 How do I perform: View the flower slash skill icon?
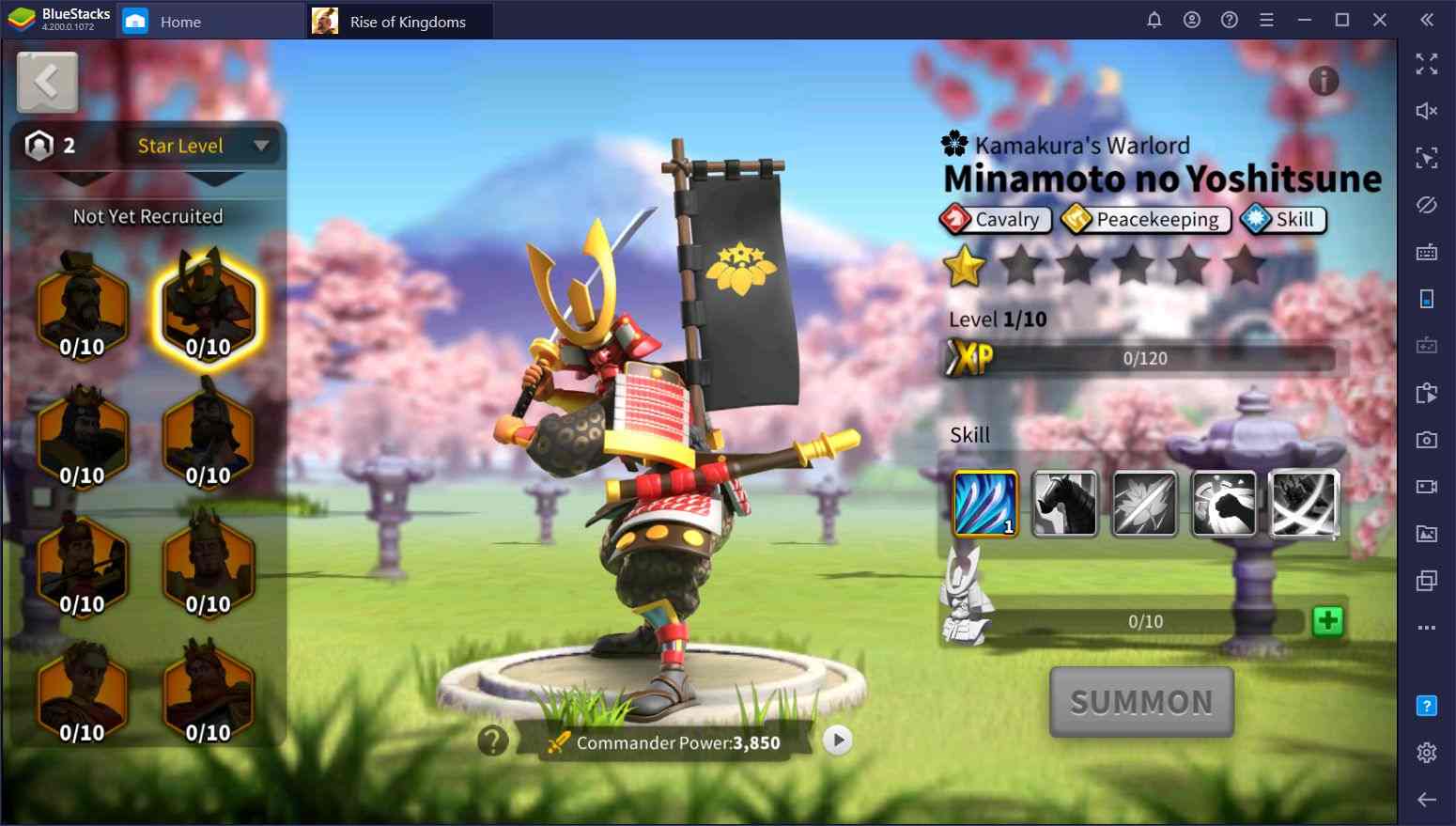tap(1144, 504)
